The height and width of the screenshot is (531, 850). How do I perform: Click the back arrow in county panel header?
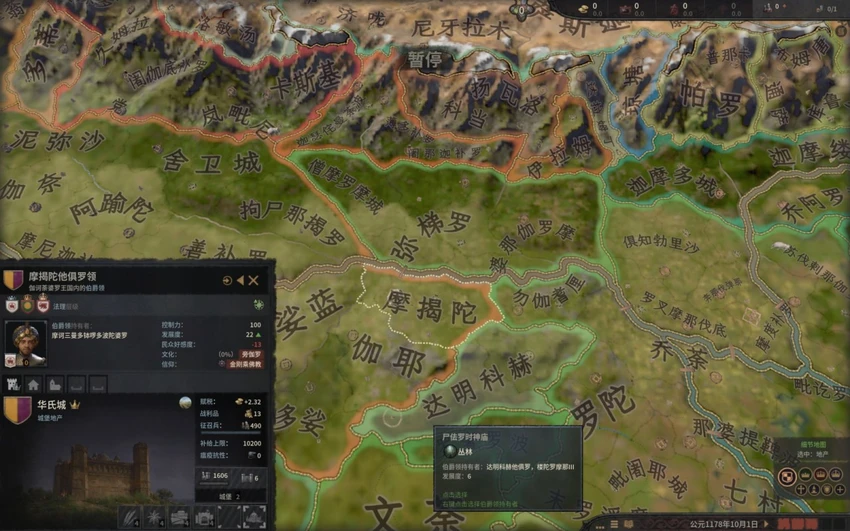241,281
